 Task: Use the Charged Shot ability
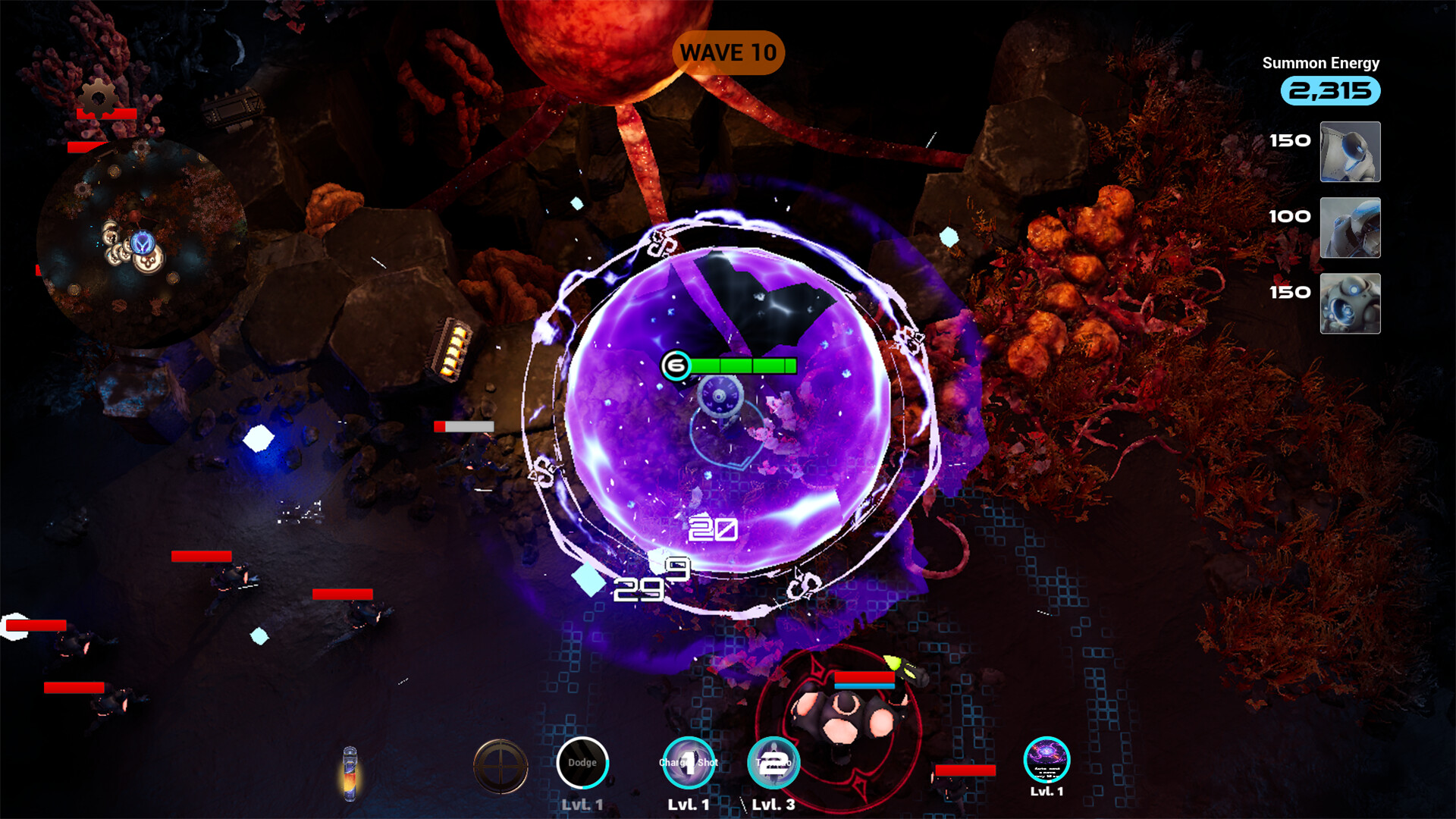pos(689,763)
